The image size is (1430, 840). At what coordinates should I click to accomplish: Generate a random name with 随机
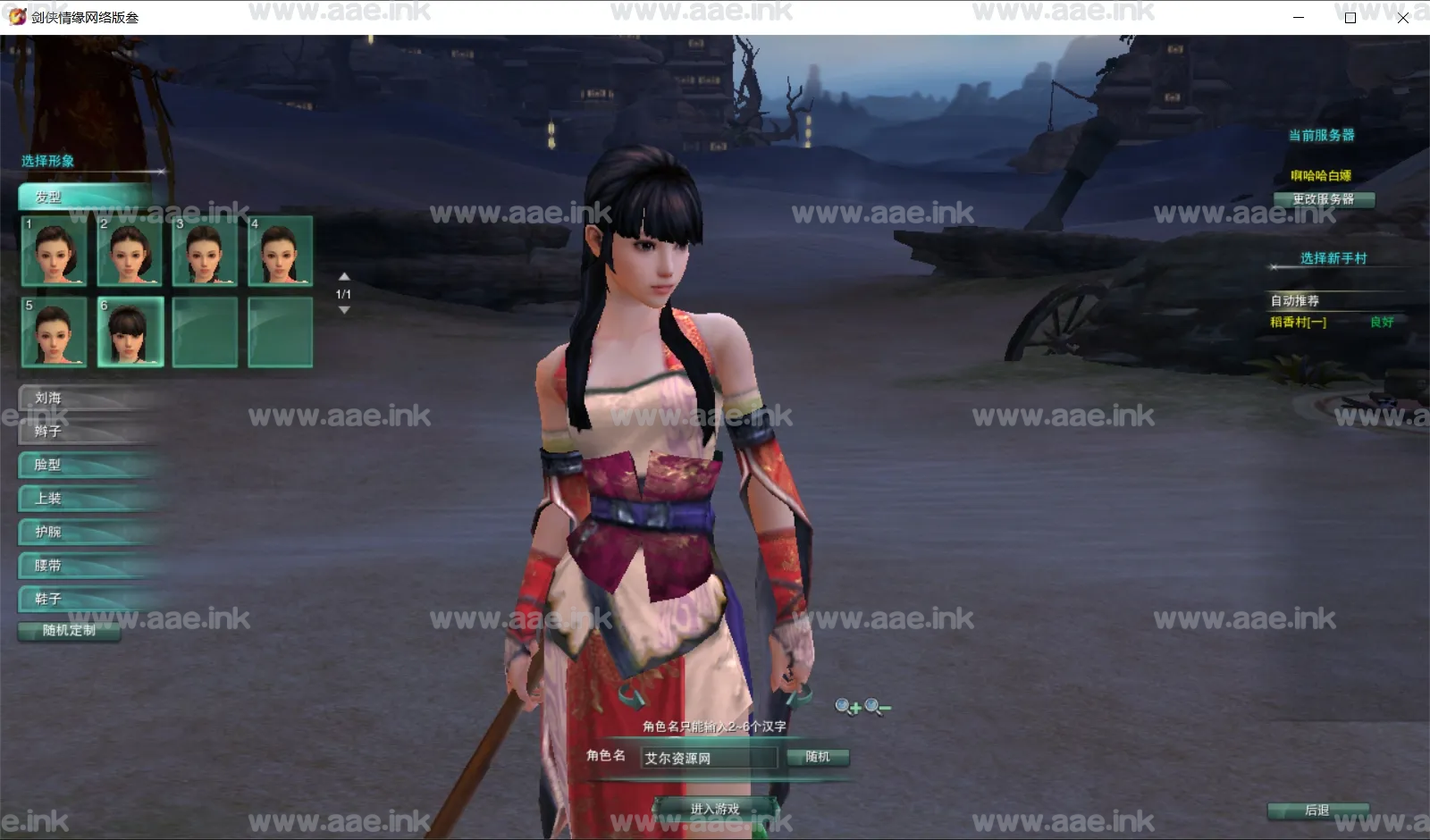(818, 757)
